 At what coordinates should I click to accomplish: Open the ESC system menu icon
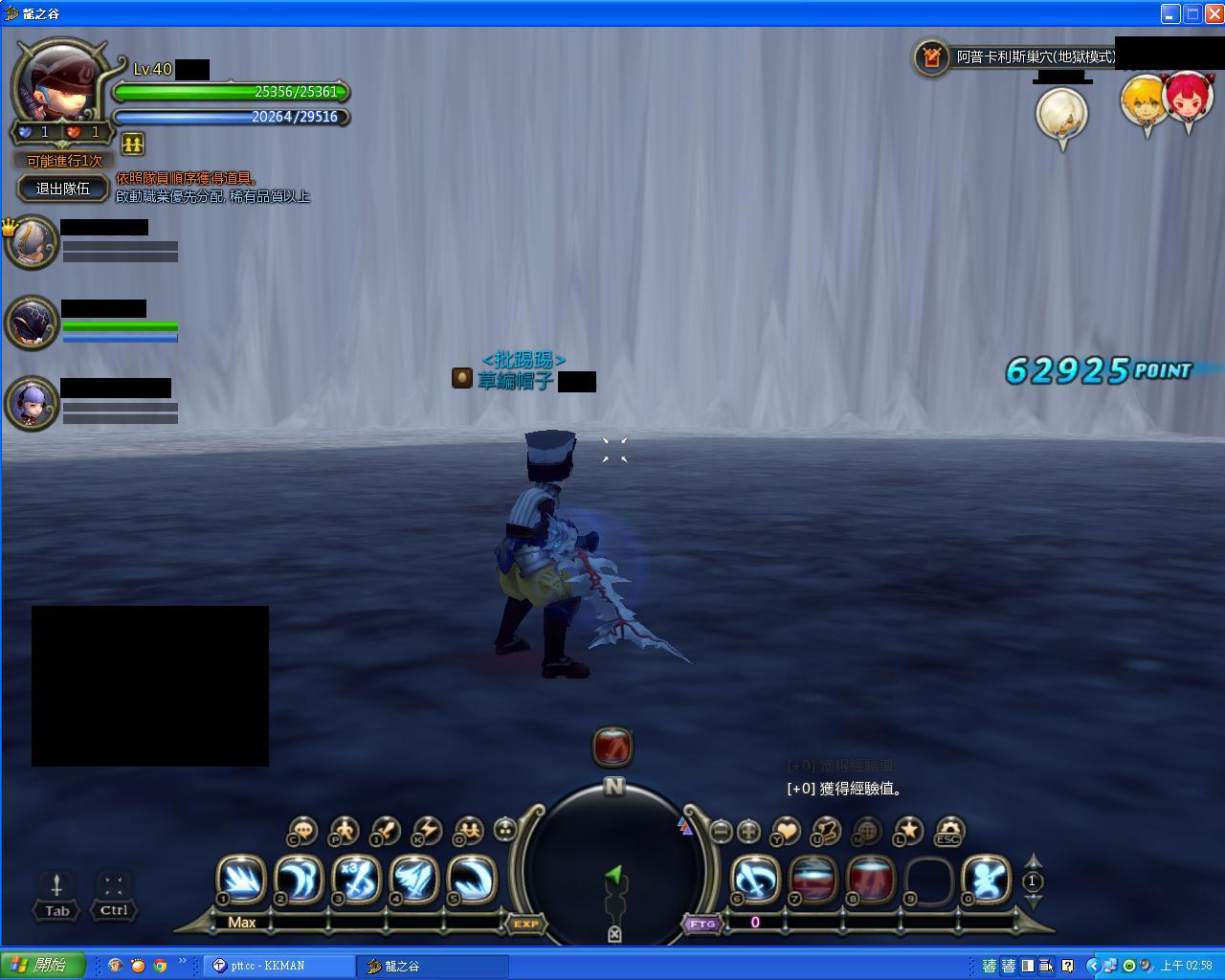[x=948, y=830]
